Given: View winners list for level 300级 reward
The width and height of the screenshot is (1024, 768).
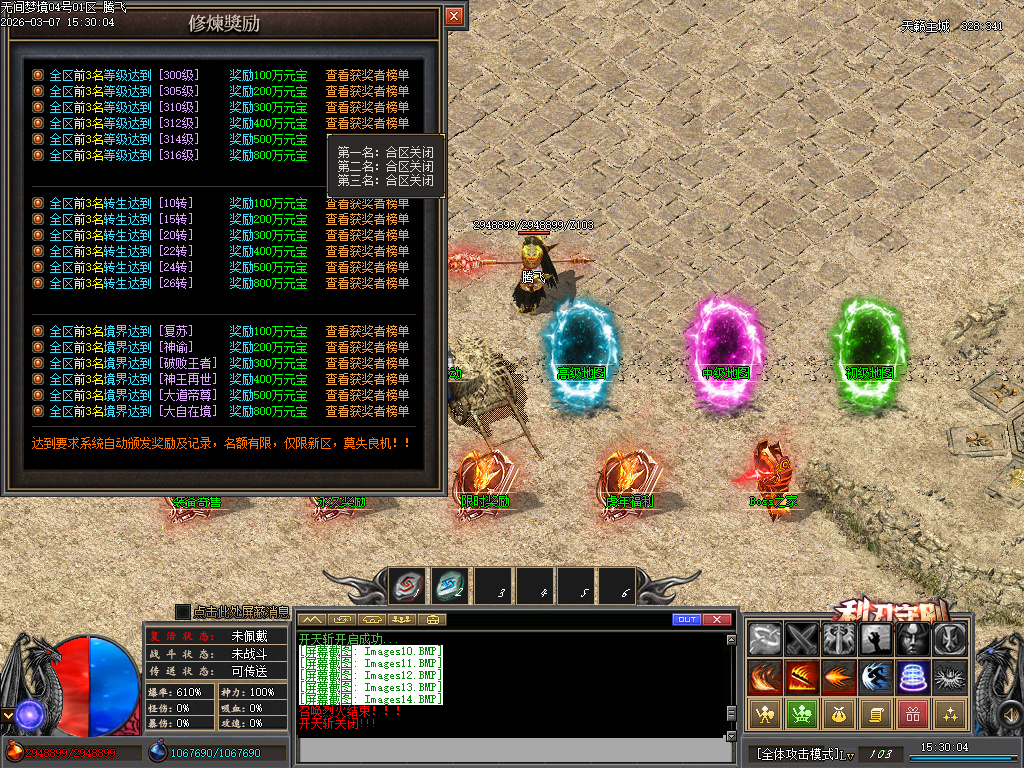Looking at the screenshot, I should (367, 75).
